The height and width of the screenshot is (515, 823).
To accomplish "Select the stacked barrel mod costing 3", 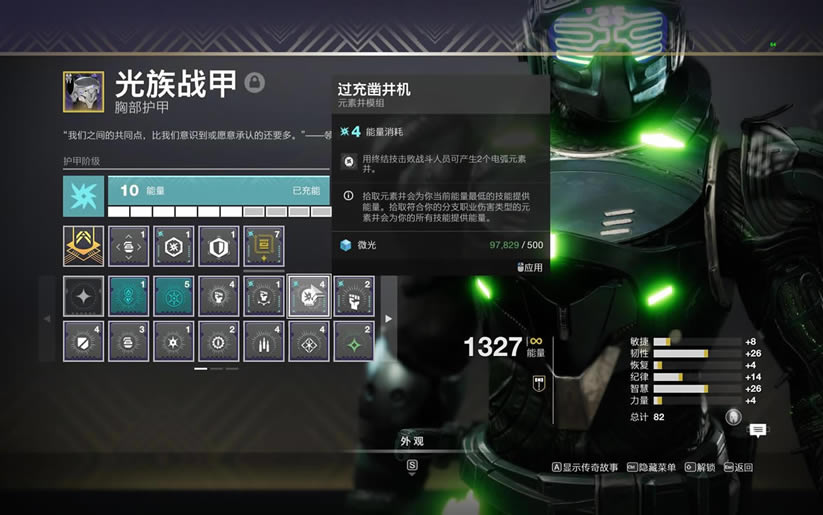I will [128, 341].
